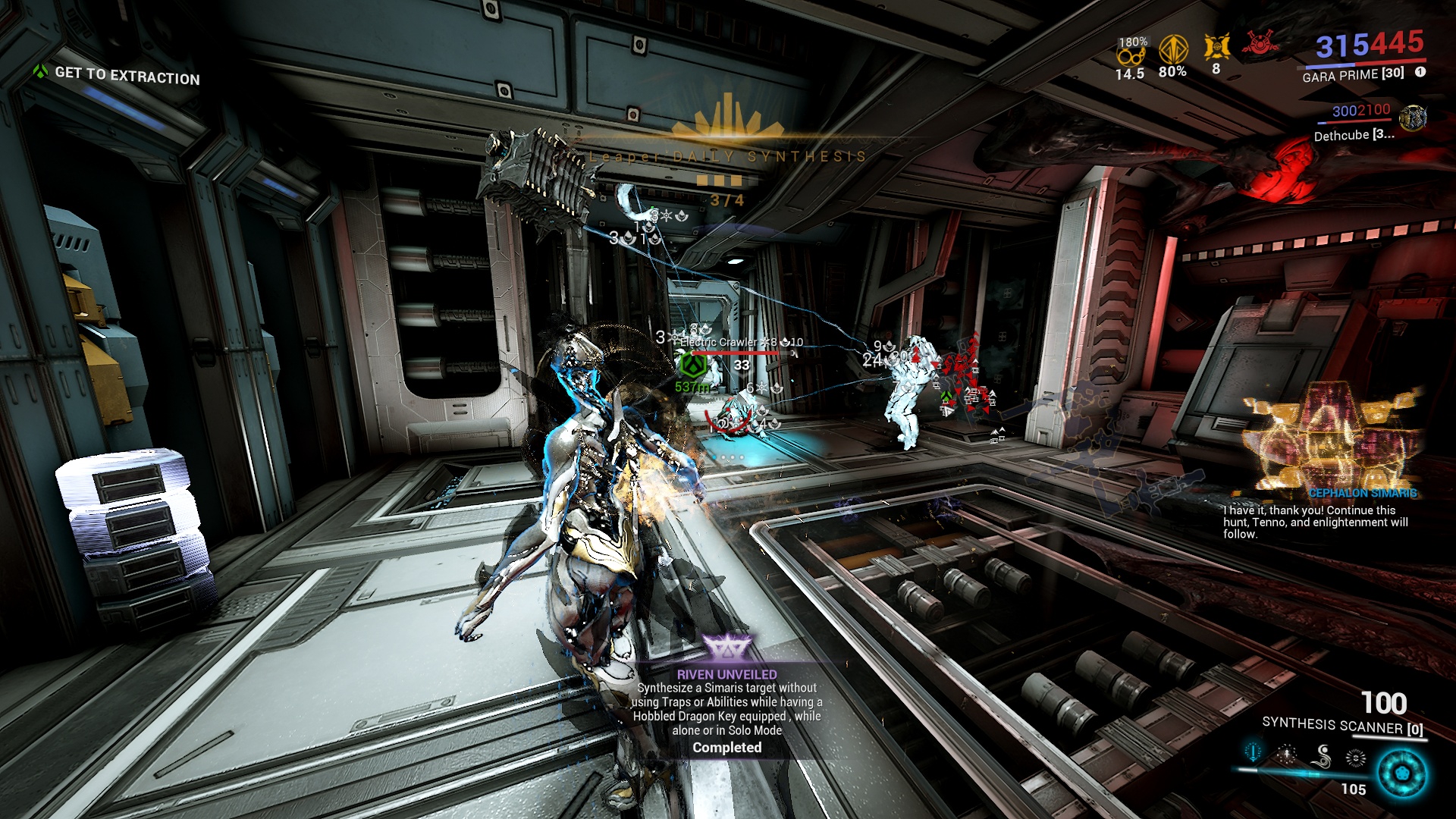1456x819 pixels.
Task: Select the red Hobbled Dragon Key debuff icon
Action: (x=1259, y=43)
